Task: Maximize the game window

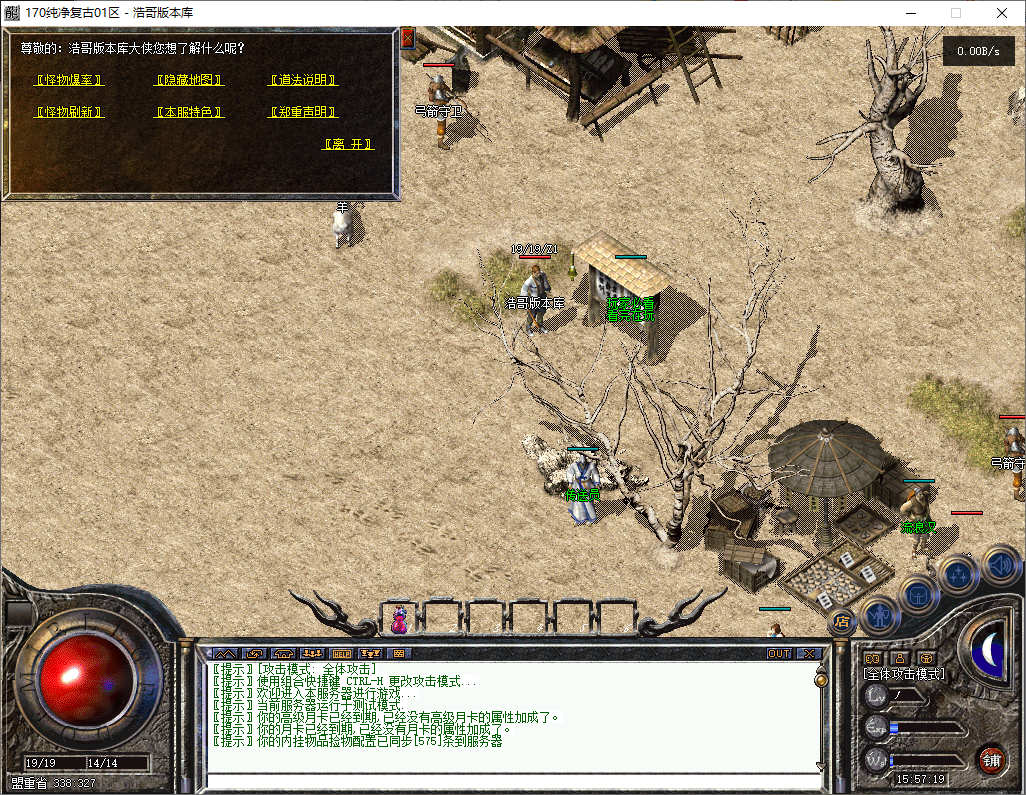Action: coord(955,13)
